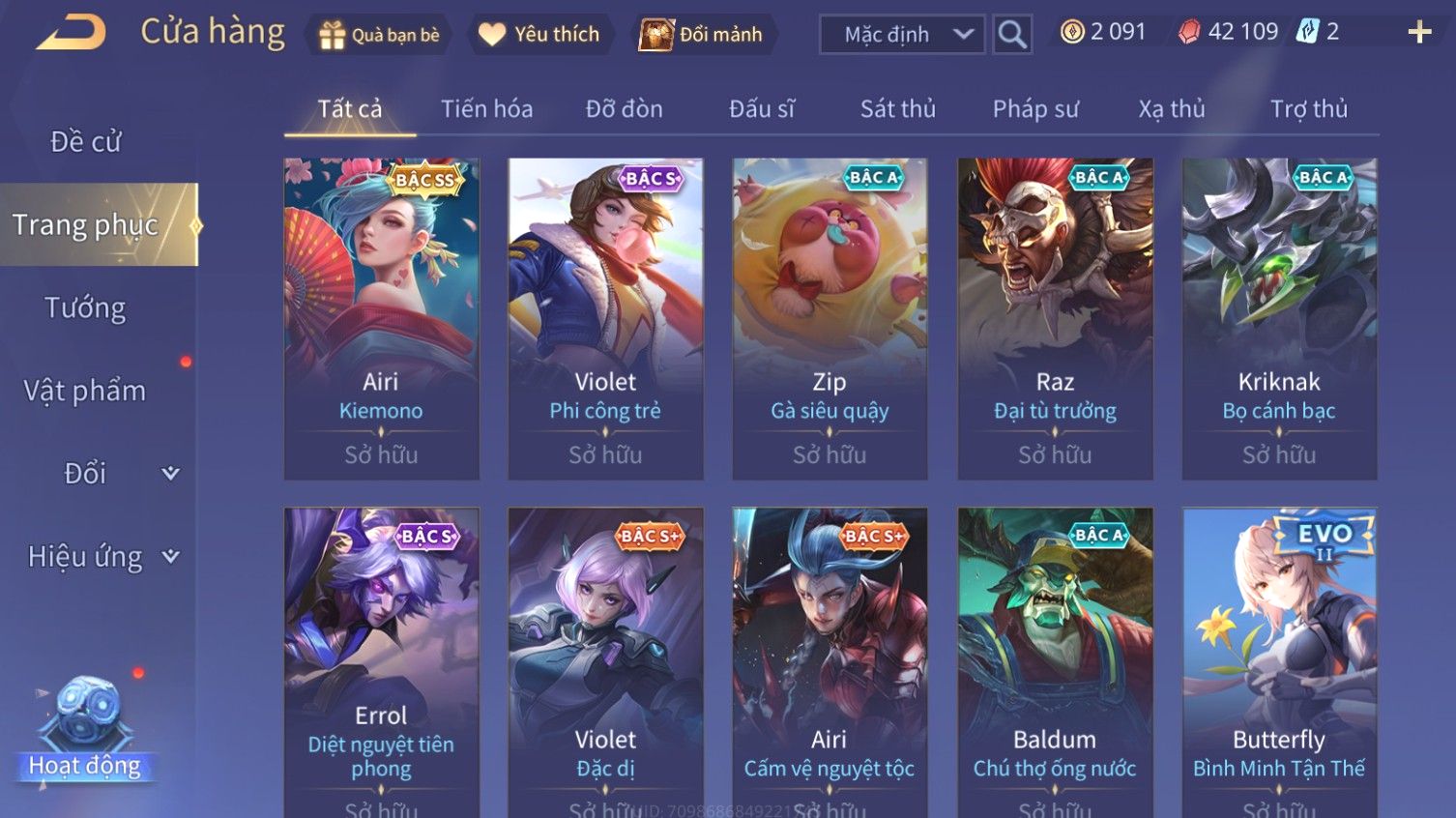Go back using the arrow button
This screenshot has width=1456, height=818.
point(71,33)
